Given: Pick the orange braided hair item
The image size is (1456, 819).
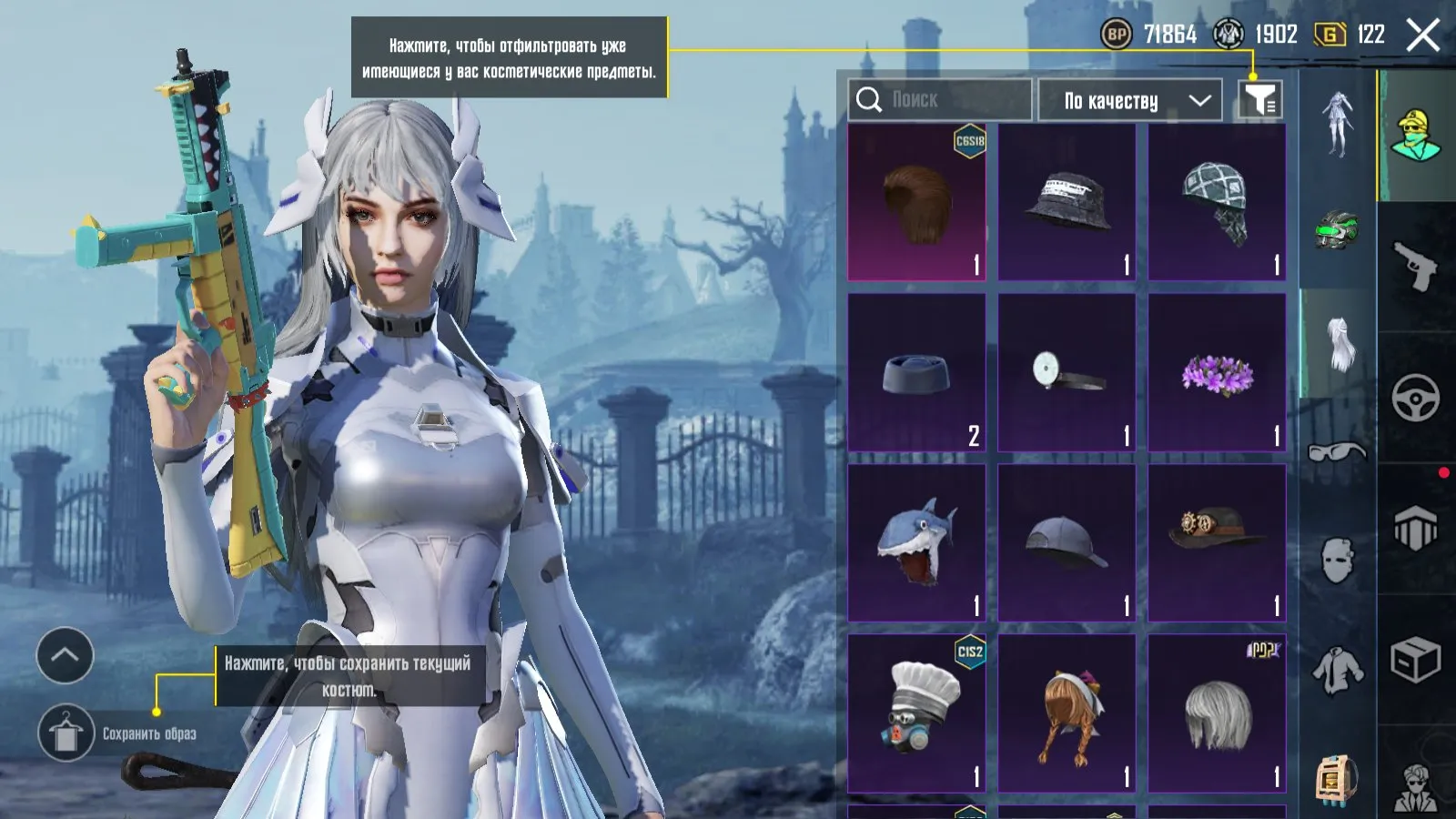Looking at the screenshot, I should [x=1067, y=713].
